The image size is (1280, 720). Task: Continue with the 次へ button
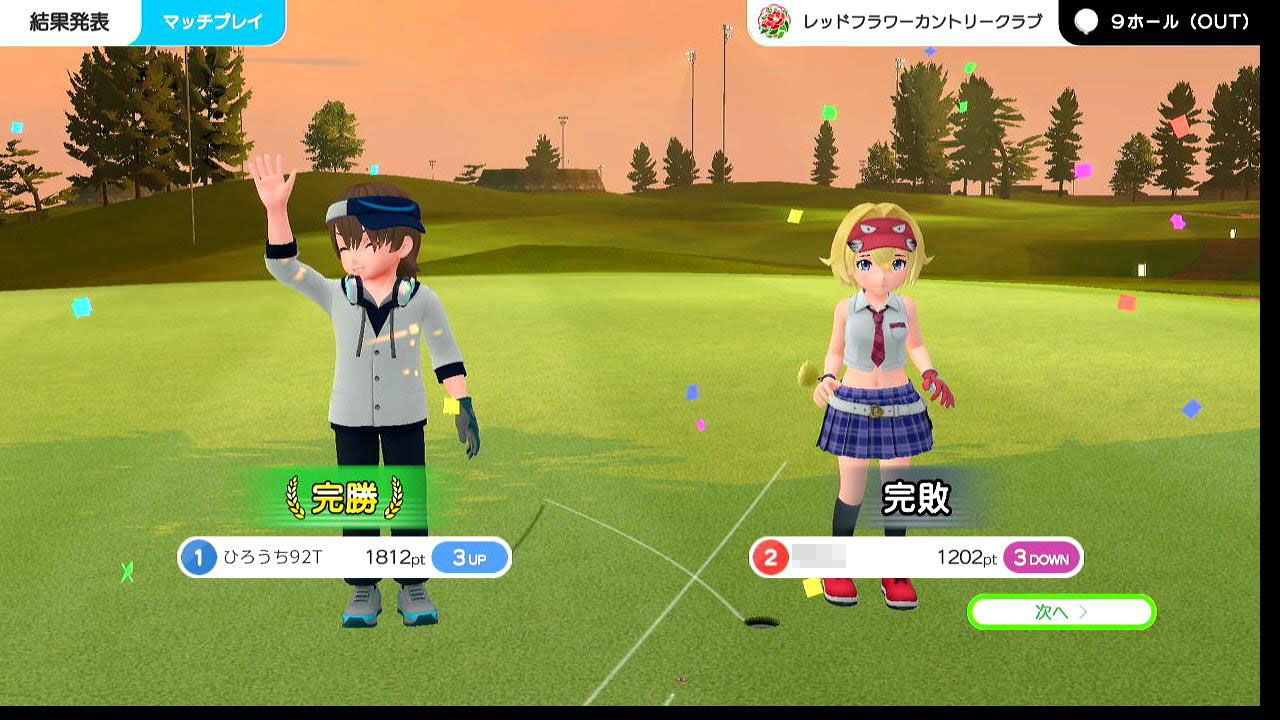pyautogui.click(x=1061, y=612)
